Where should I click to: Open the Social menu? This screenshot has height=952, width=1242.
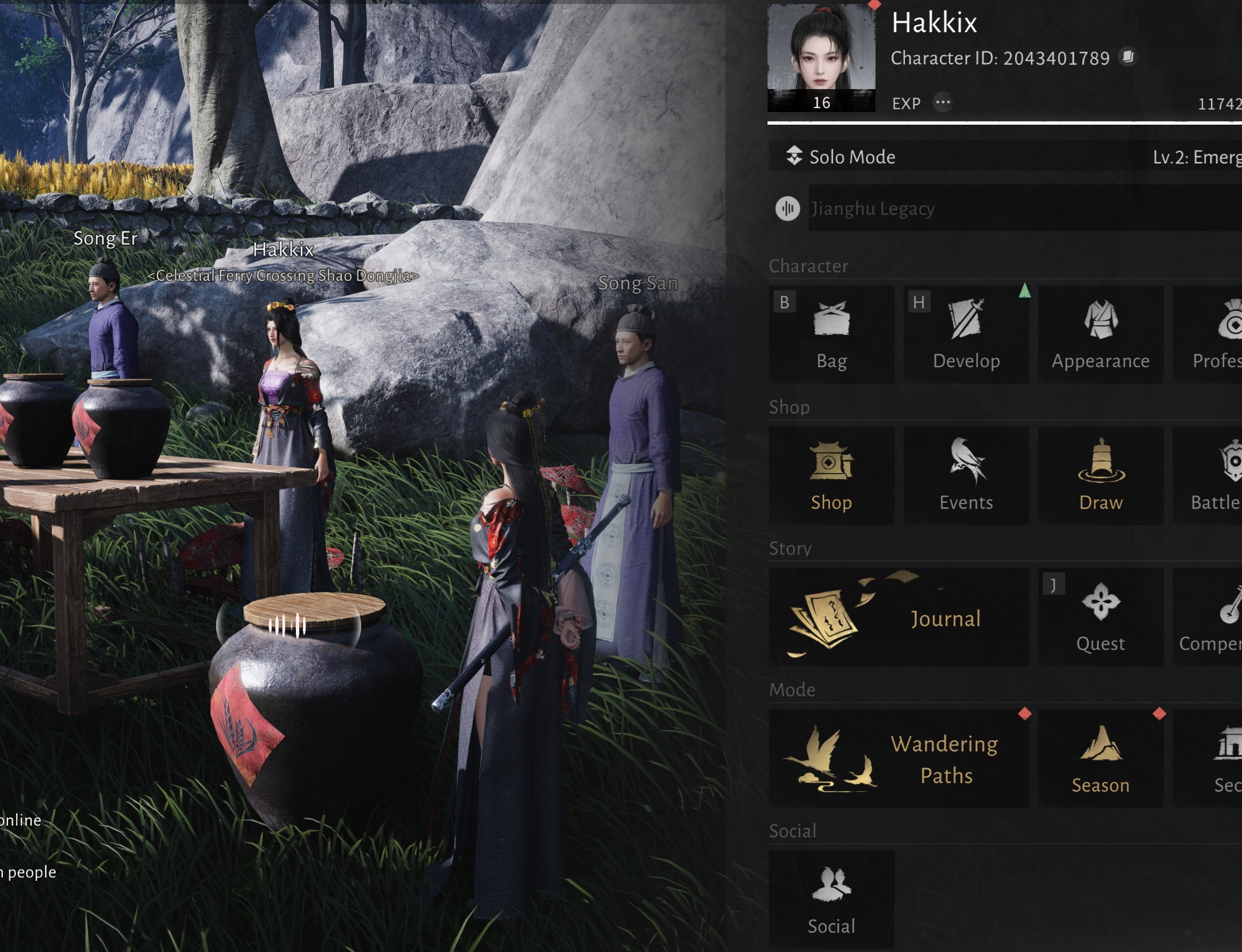[x=831, y=899]
